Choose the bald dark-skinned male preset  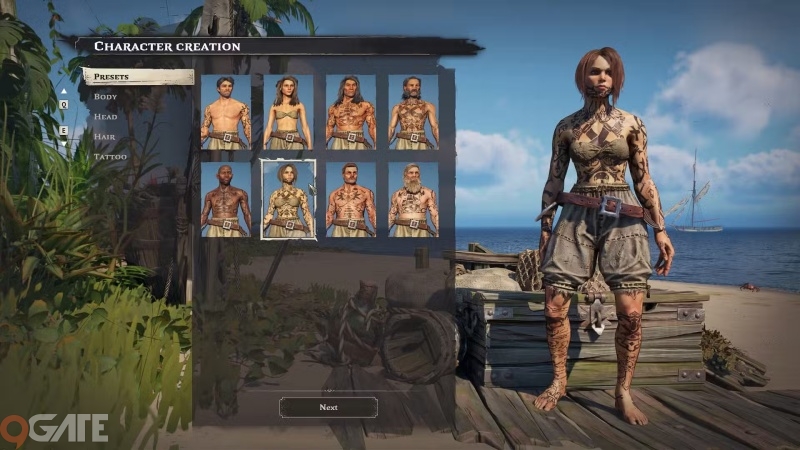(x=225, y=199)
